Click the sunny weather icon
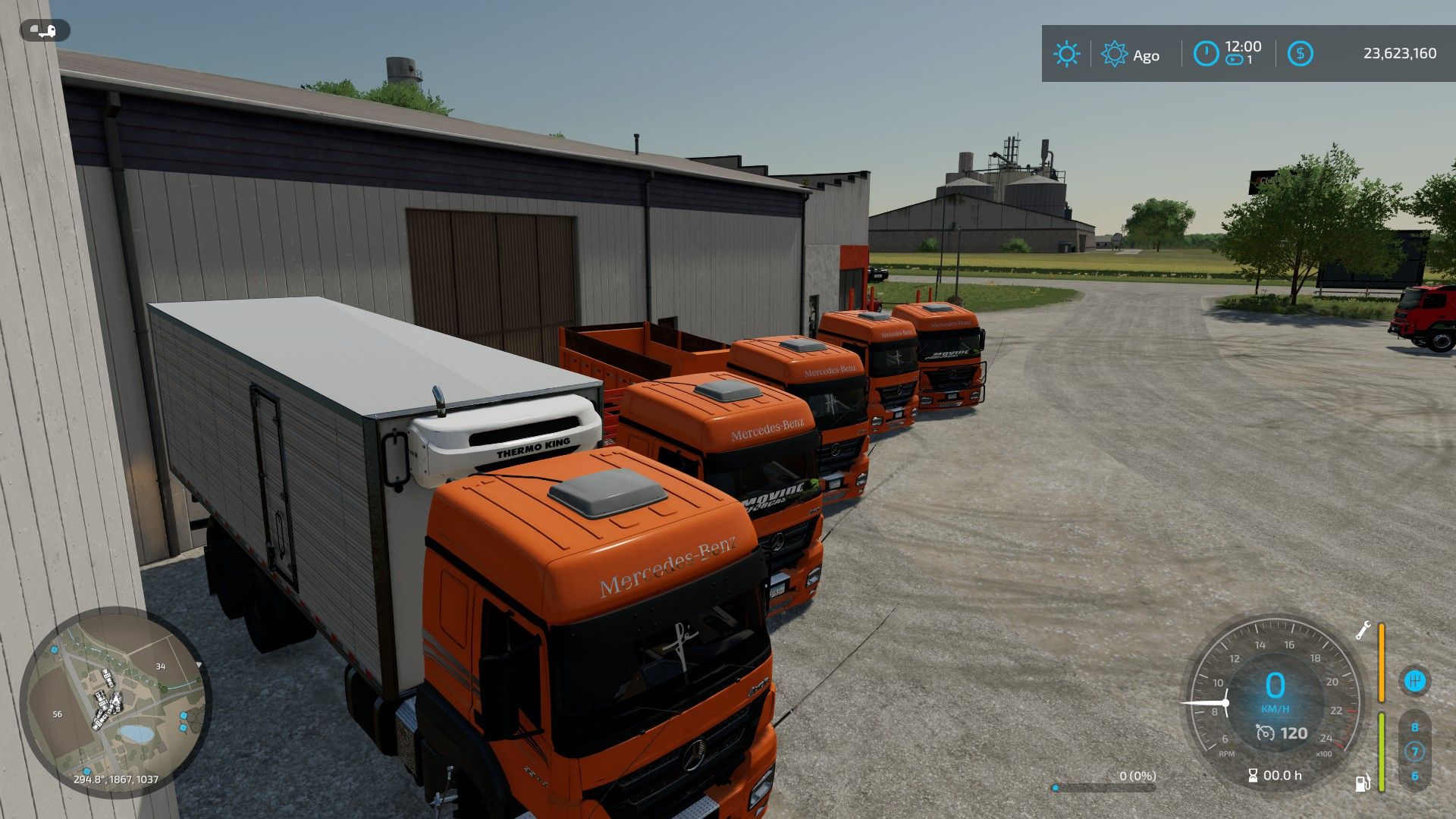 click(x=1066, y=54)
